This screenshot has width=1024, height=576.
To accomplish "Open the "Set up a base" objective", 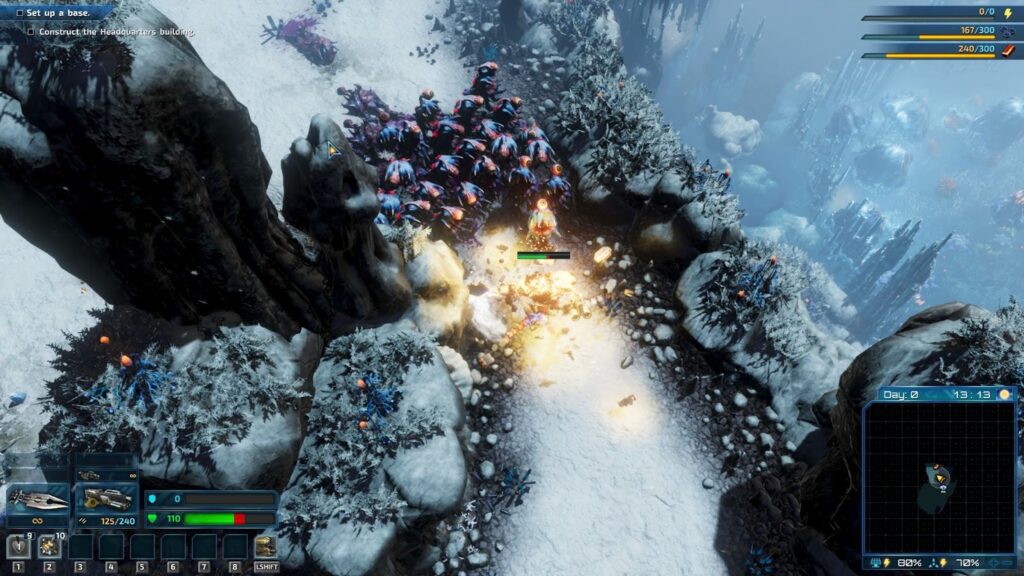I will click(57, 12).
